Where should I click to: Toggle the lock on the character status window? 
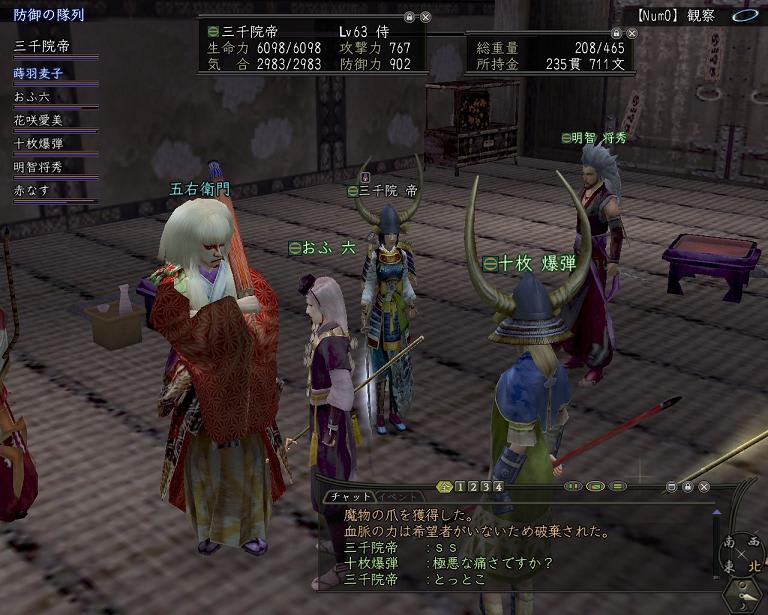click(x=409, y=18)
